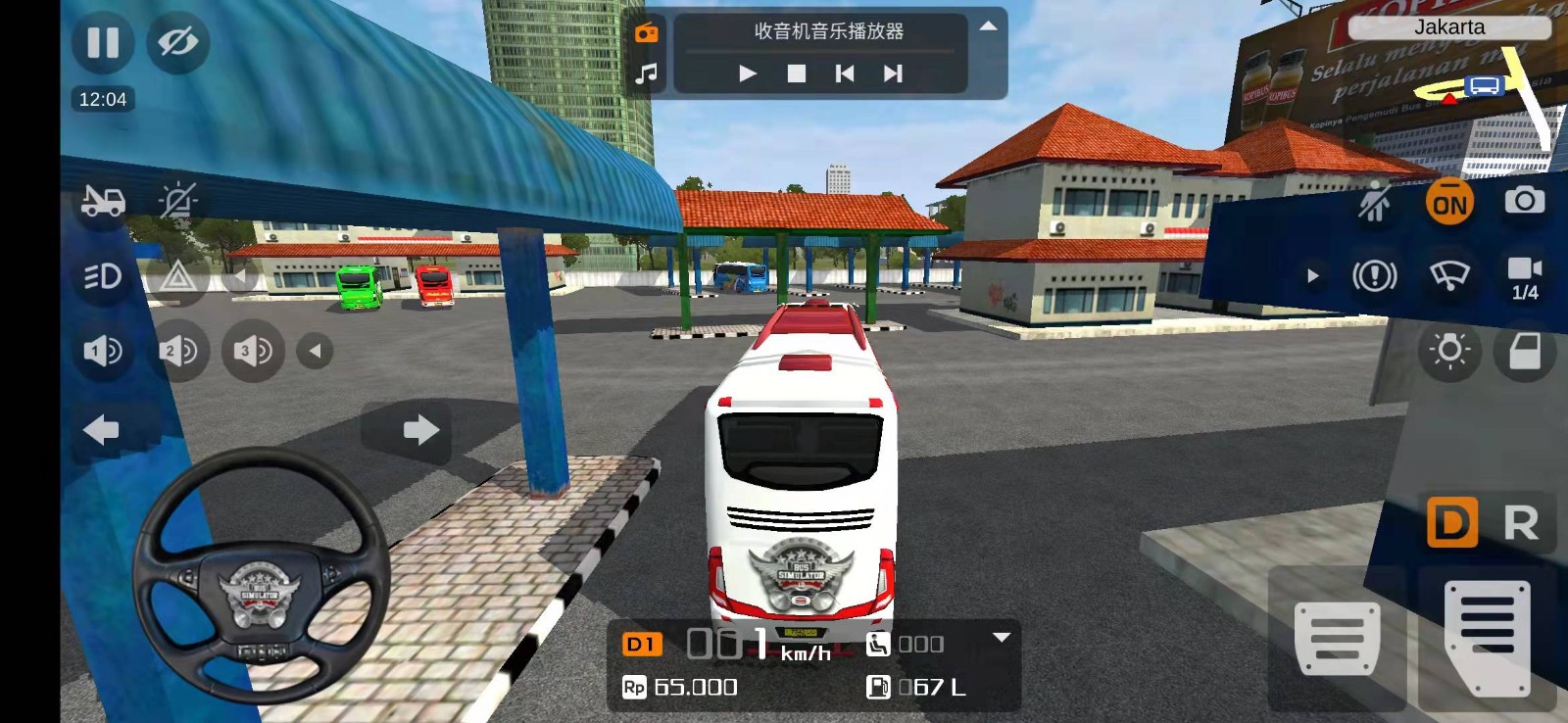Image resolution: width=1568 pixels, height=723 pixels.
Task: Stop the music playback
Action: (796, 73)
